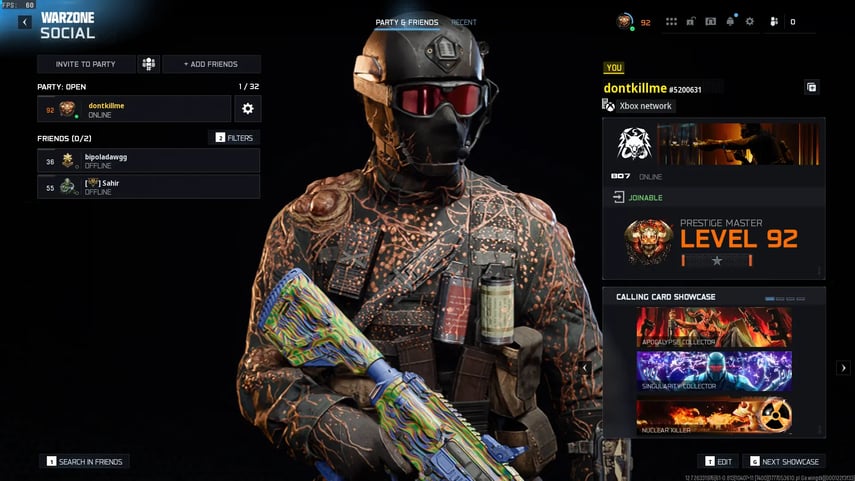The image size is (855, 481).
Task: Open notifications bell icon
Action: (731, 21)
